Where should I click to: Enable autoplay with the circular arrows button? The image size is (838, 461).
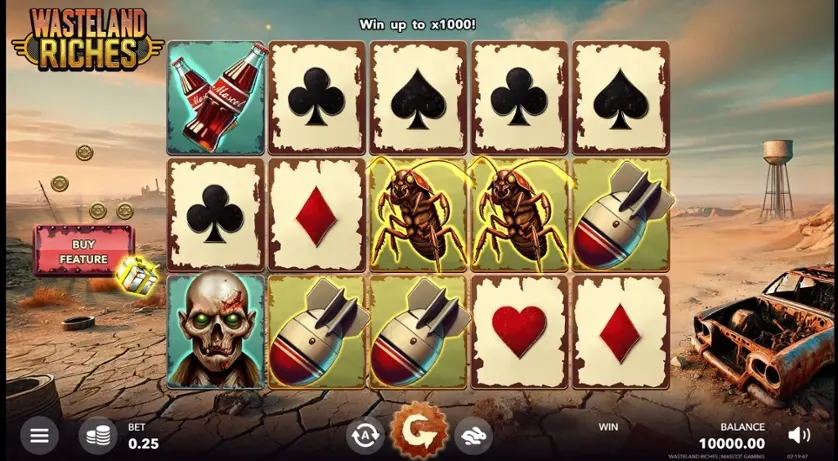coord(365,435)
